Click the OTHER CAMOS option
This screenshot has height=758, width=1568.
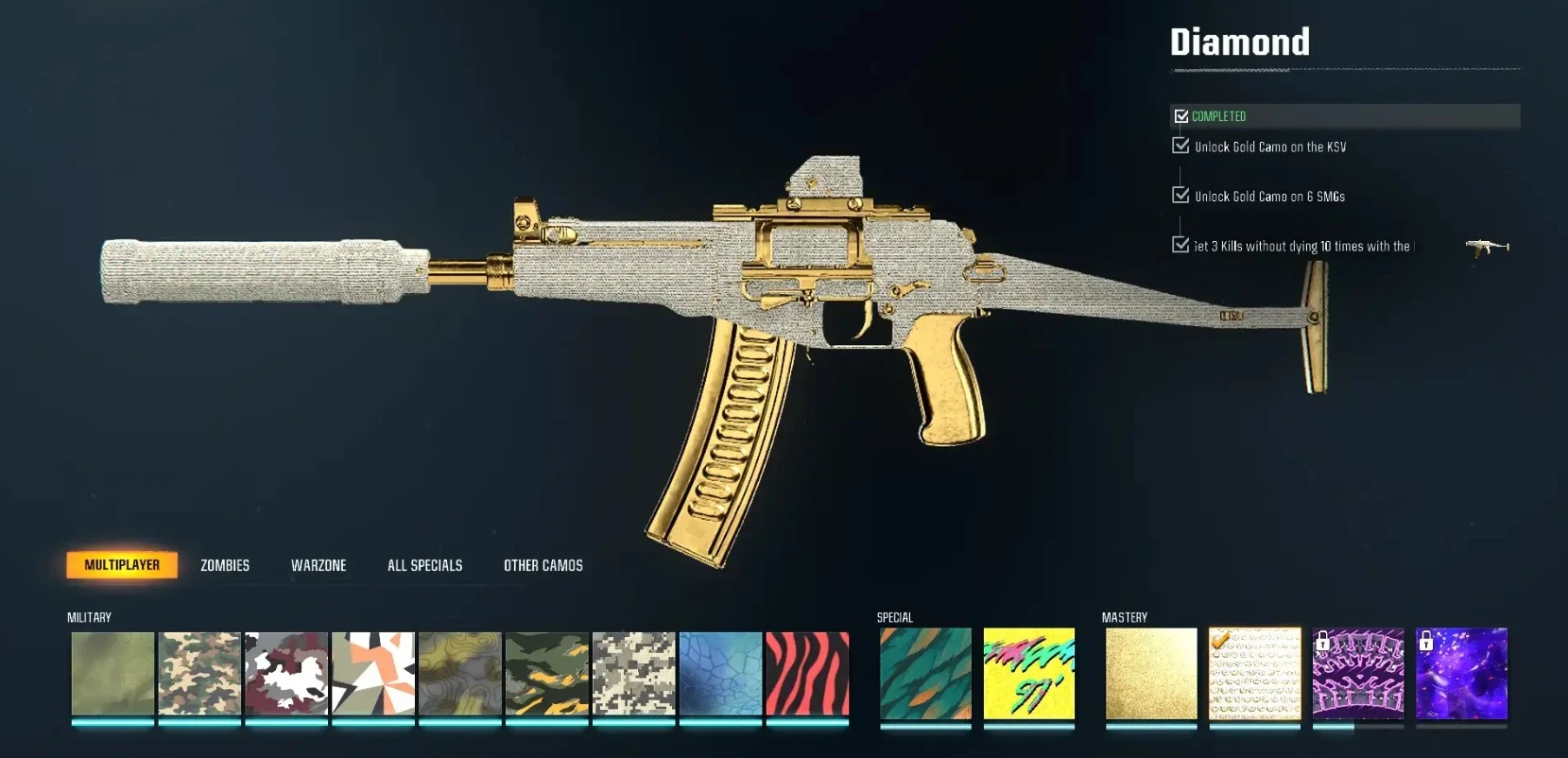tap(543, 564)
